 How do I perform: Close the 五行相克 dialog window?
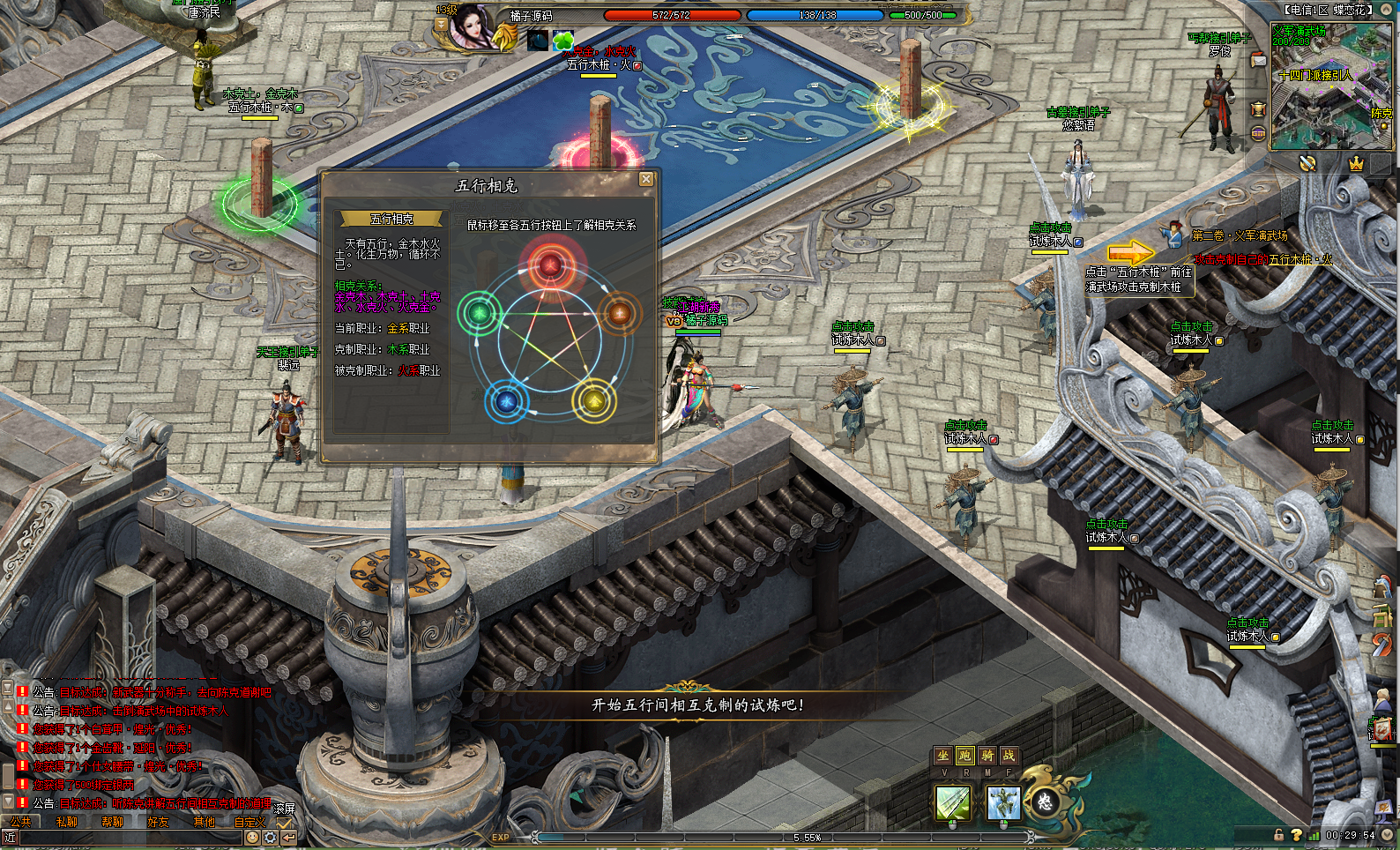point(645,179)
